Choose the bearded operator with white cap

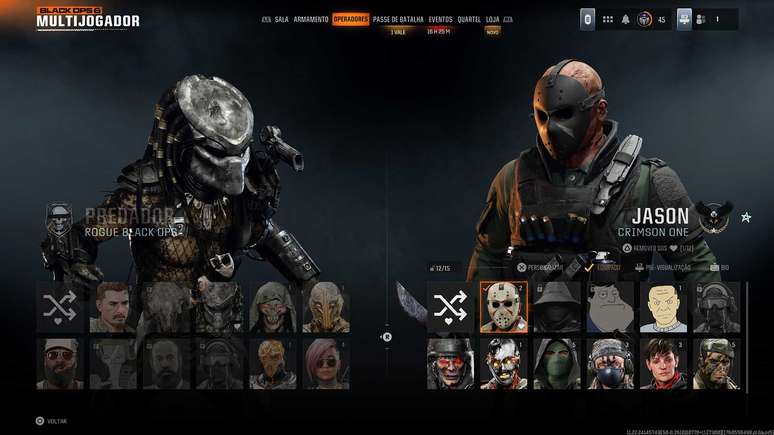pos(60,362)
